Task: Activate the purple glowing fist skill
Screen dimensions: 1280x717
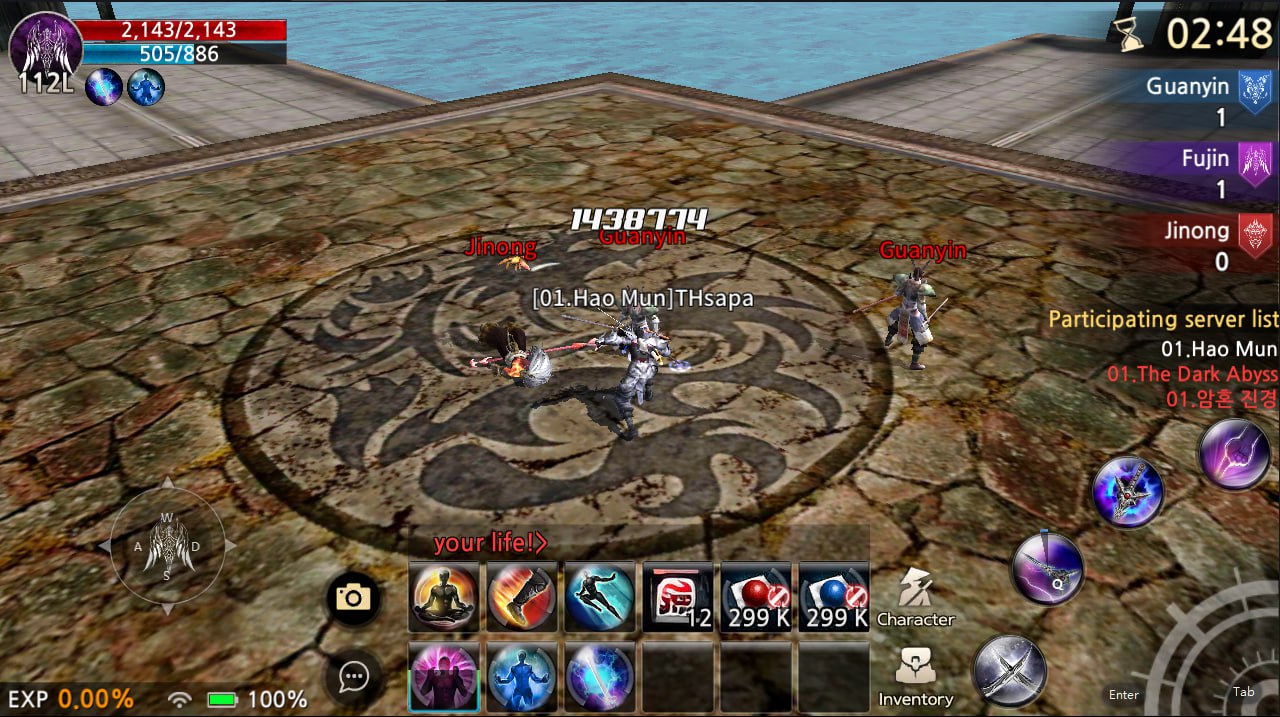Action: coord(1234,454)
